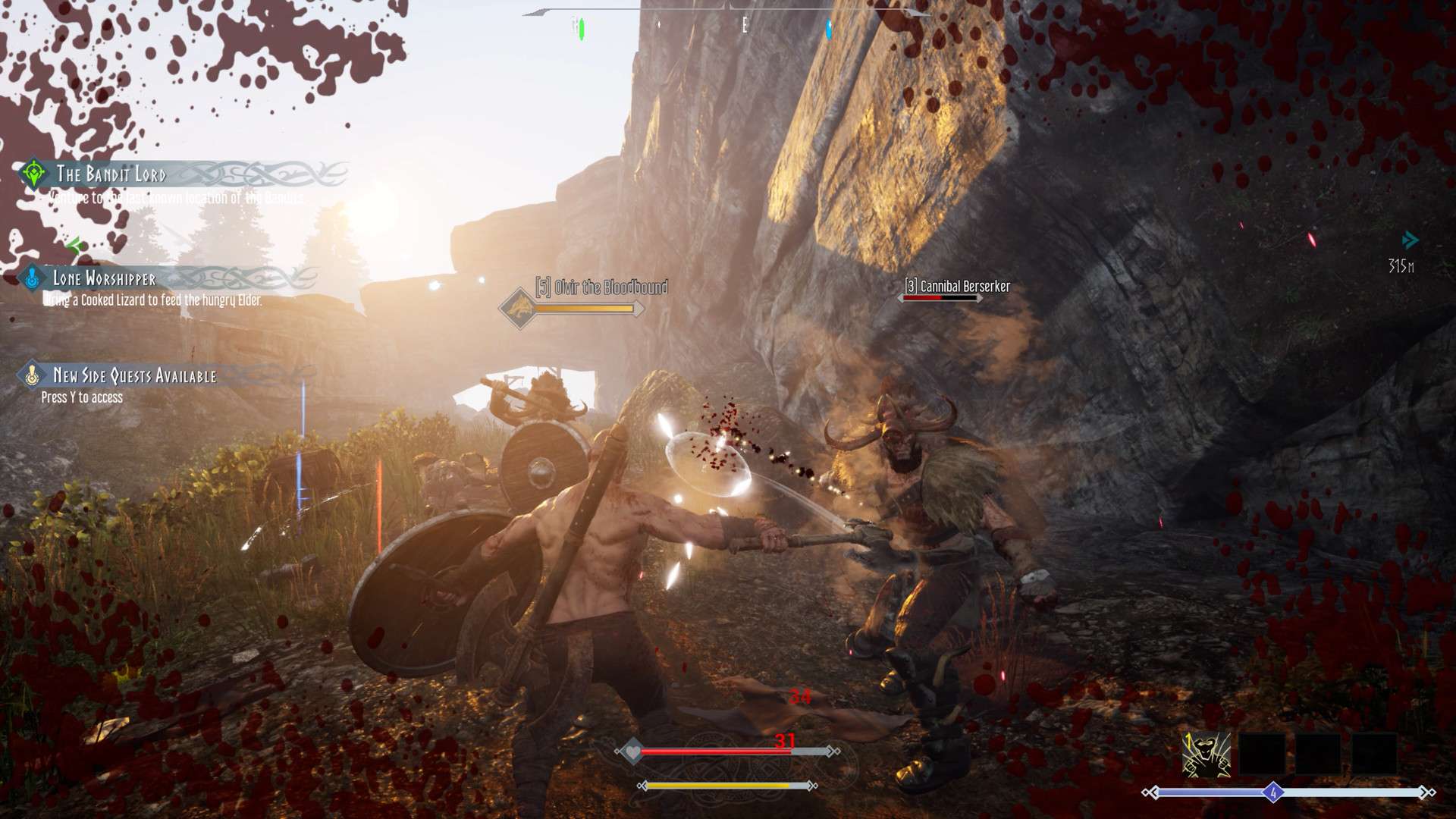Select the Cannibal Berserker enemy nameplate

(959, 287)
